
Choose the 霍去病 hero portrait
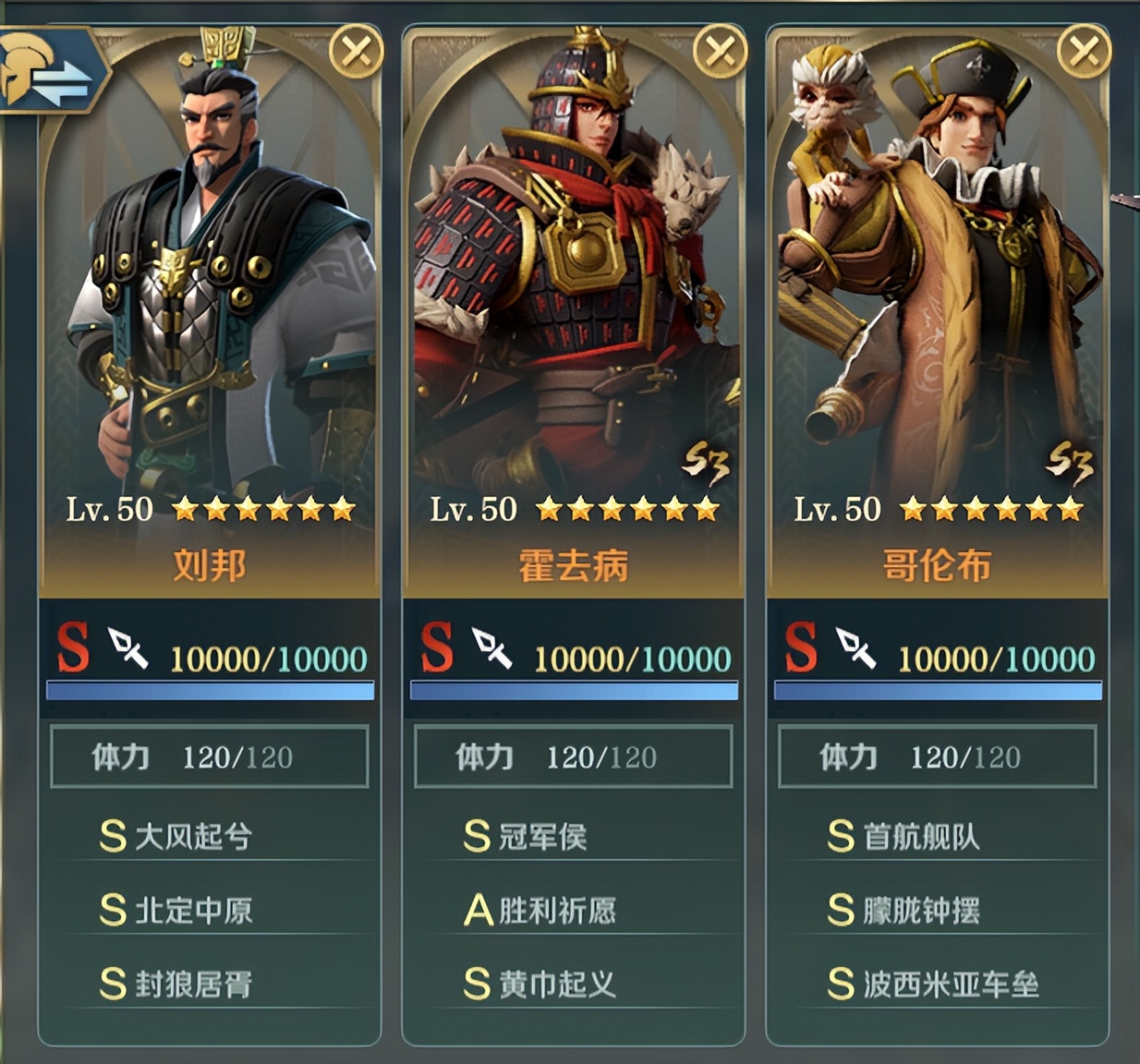click(x=574, y=277)
